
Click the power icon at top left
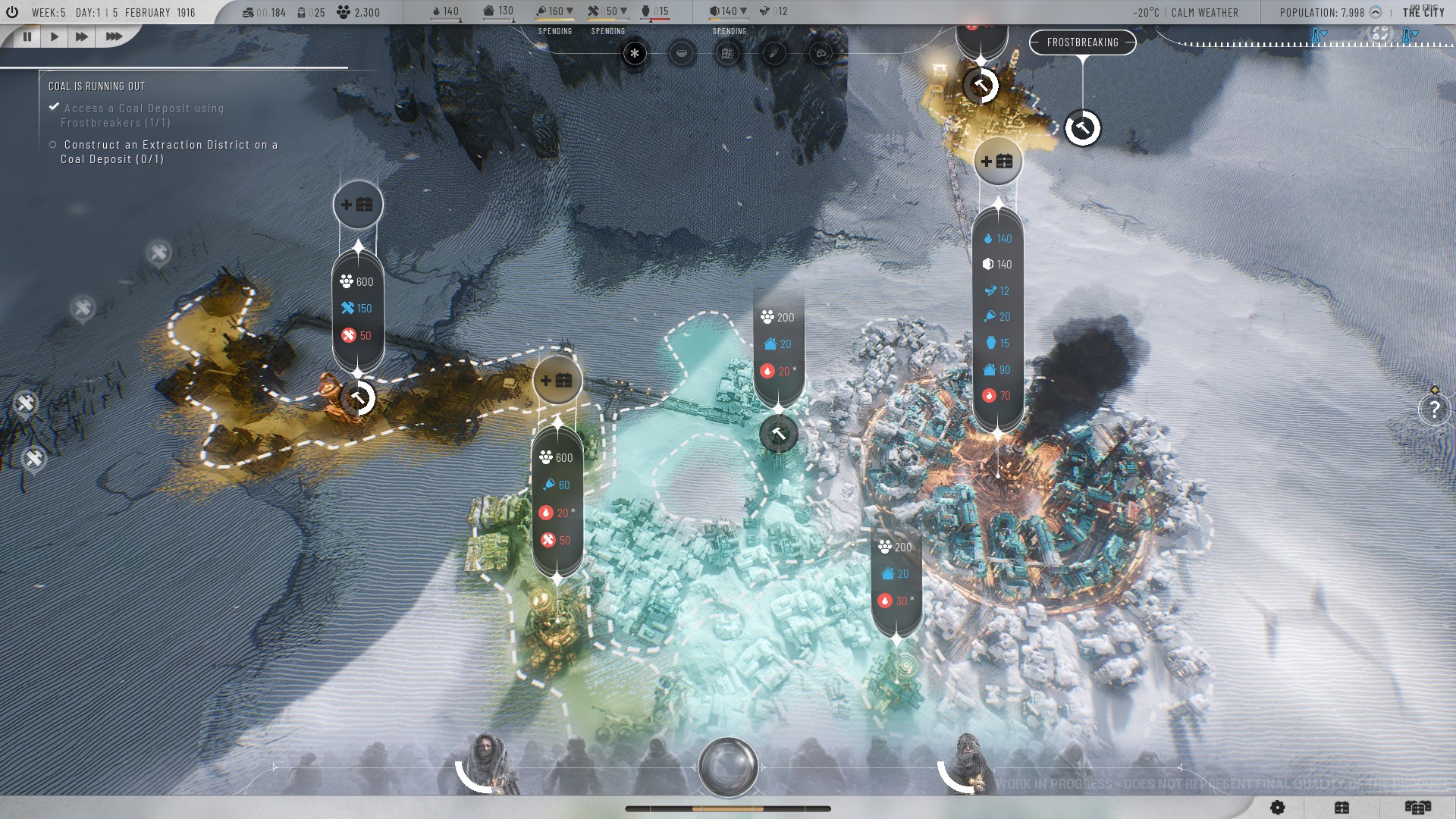[x=11, y=12]
